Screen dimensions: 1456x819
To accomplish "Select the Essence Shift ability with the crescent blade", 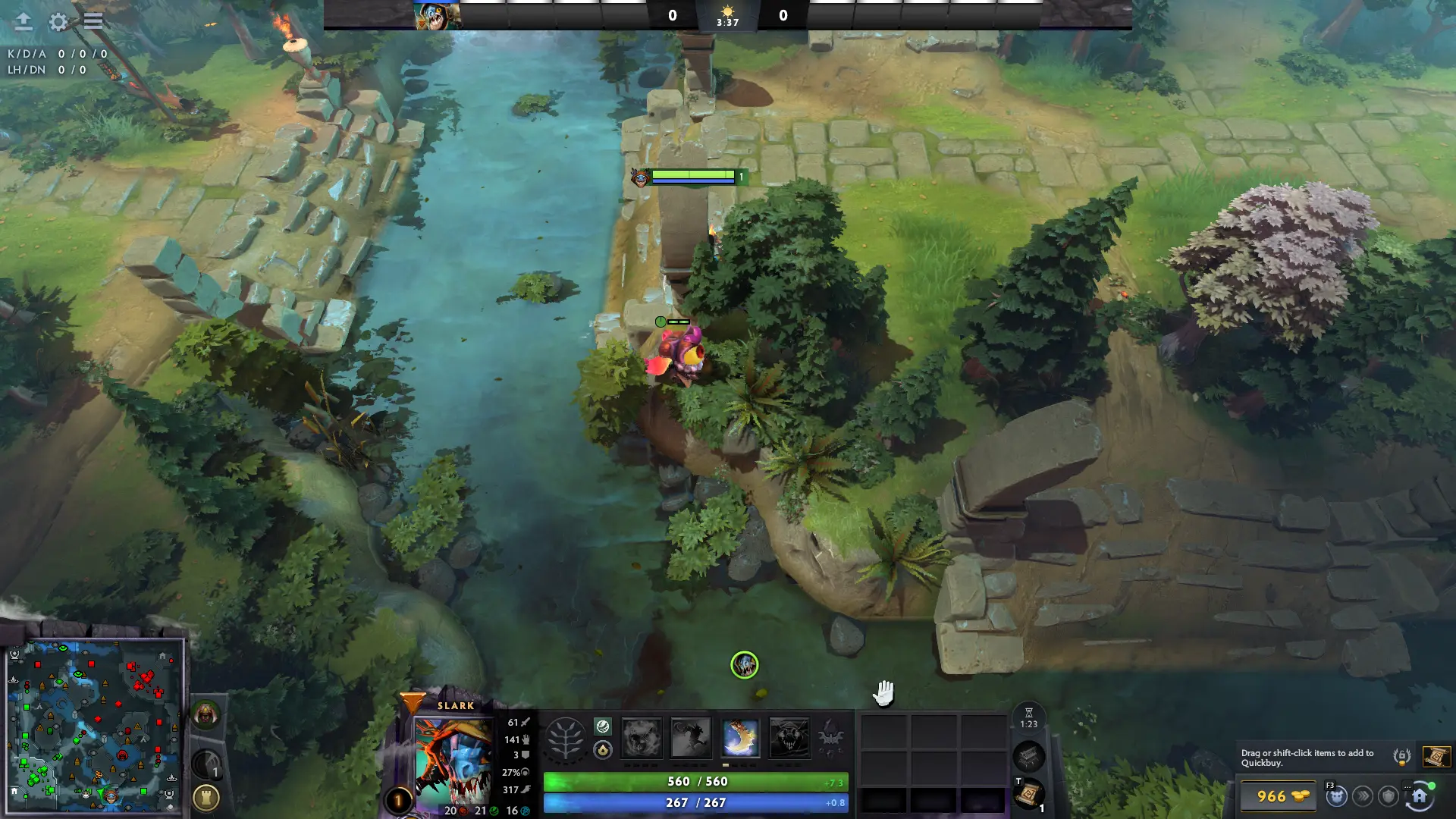I will (x=740, y=738).
